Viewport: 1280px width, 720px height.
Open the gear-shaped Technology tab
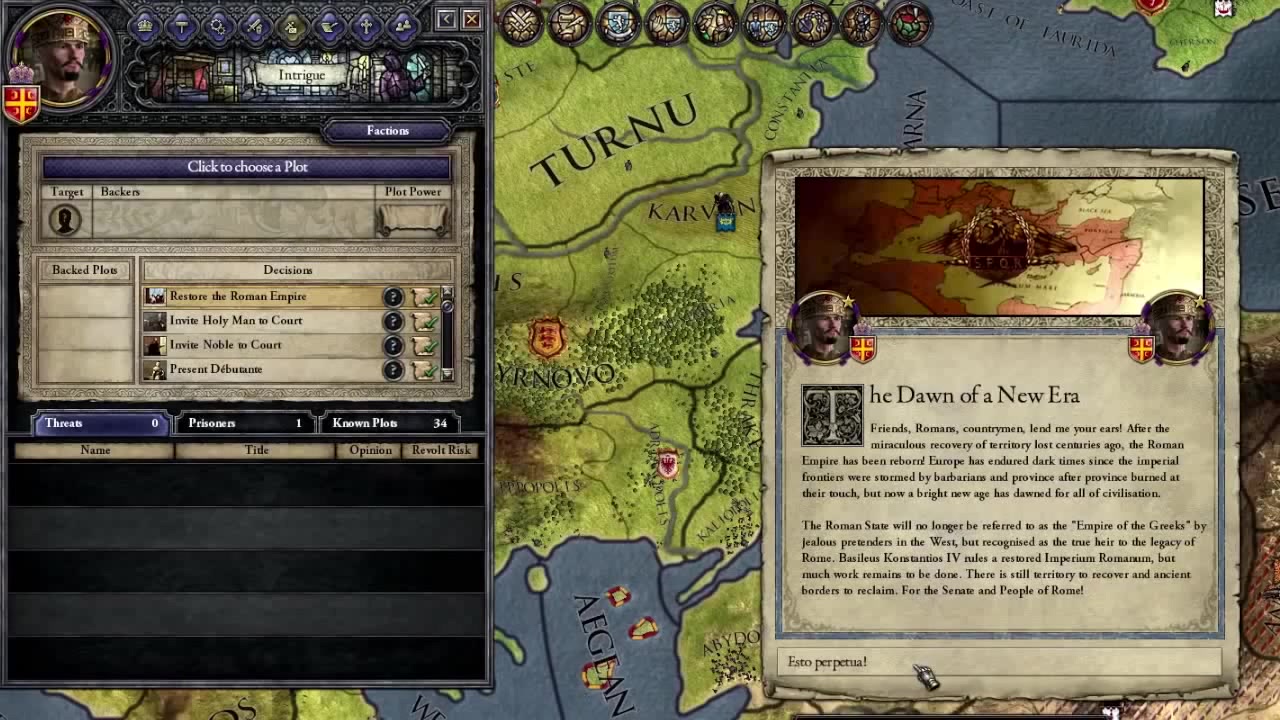coord(218,26)
